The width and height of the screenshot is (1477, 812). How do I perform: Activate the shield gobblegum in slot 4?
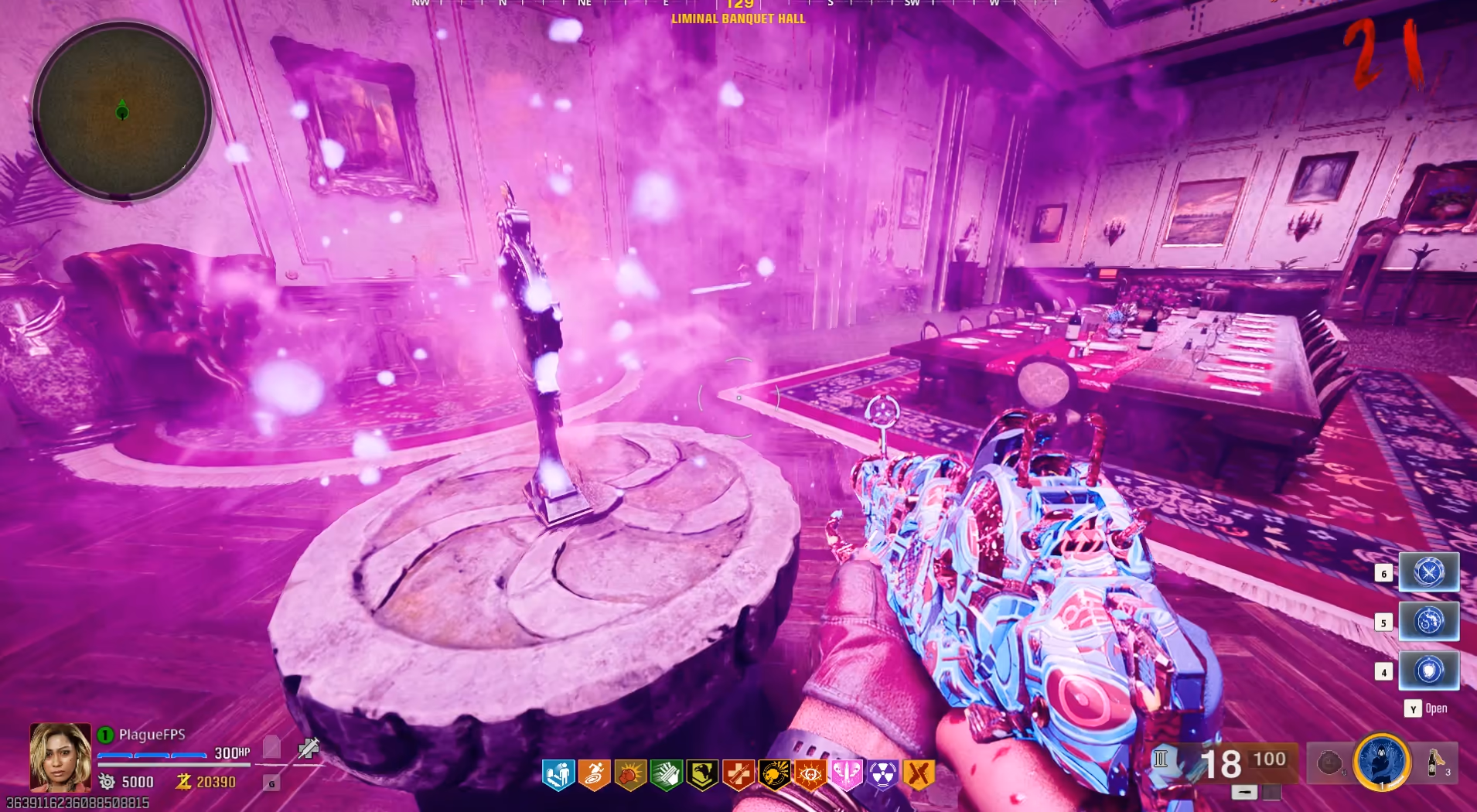[1428, 670]
